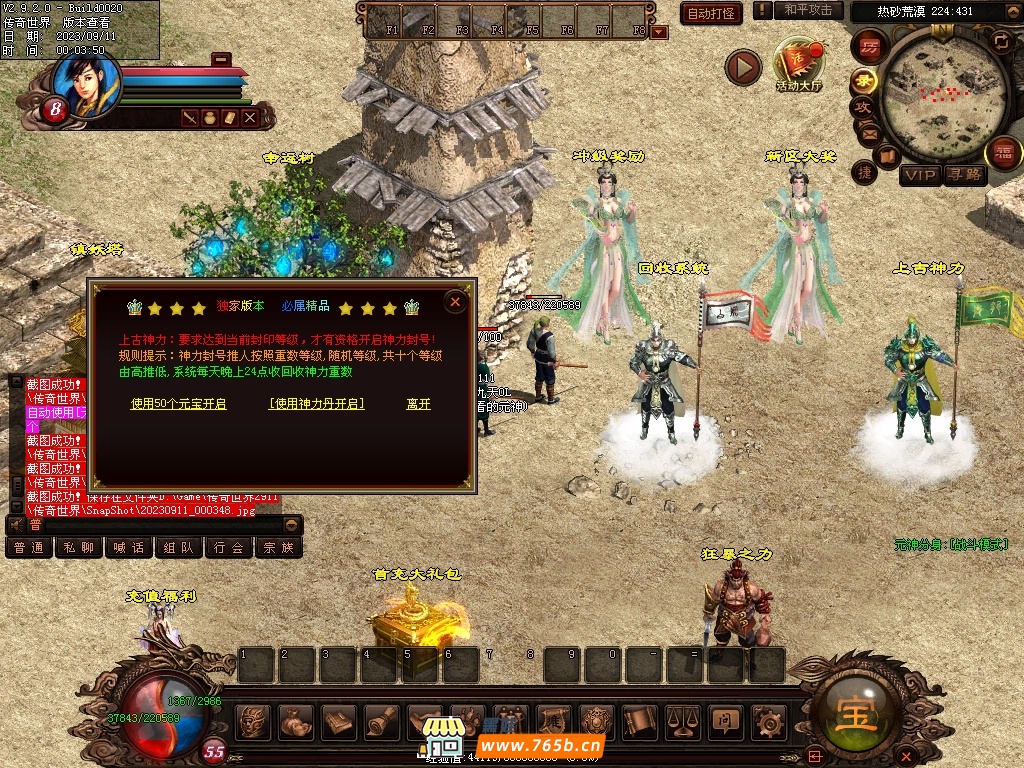Open the 福 welfare icon
This screenshot has height=768, width=1024.
[1003, 153]
